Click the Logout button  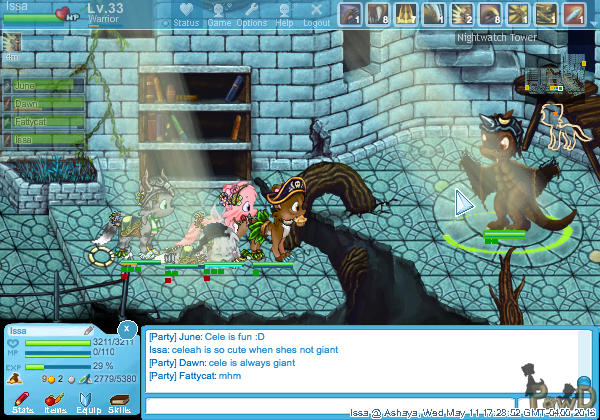point(316,14)
